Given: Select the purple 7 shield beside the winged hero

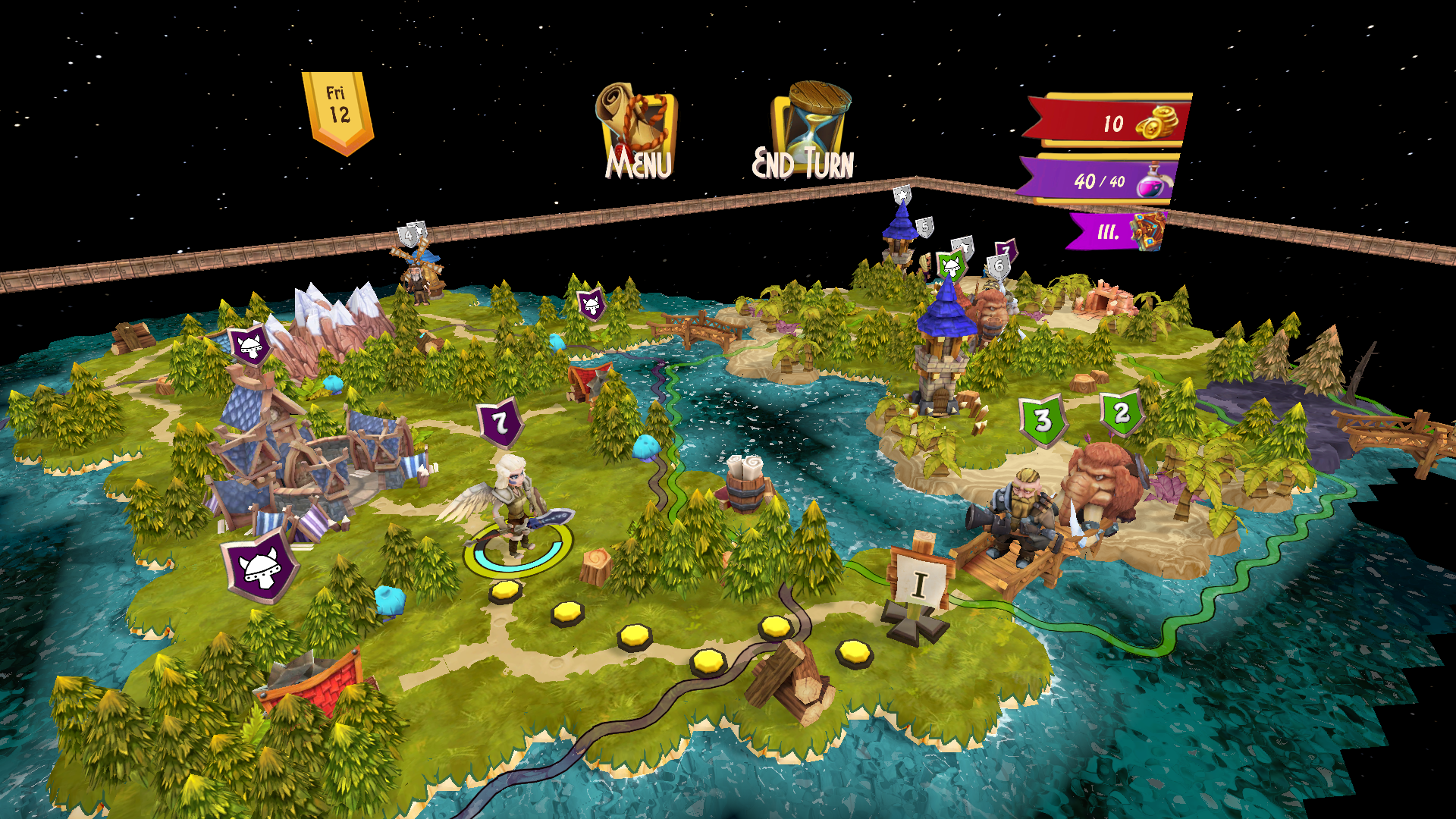Looking at the screenshot, I should (500, 422).
